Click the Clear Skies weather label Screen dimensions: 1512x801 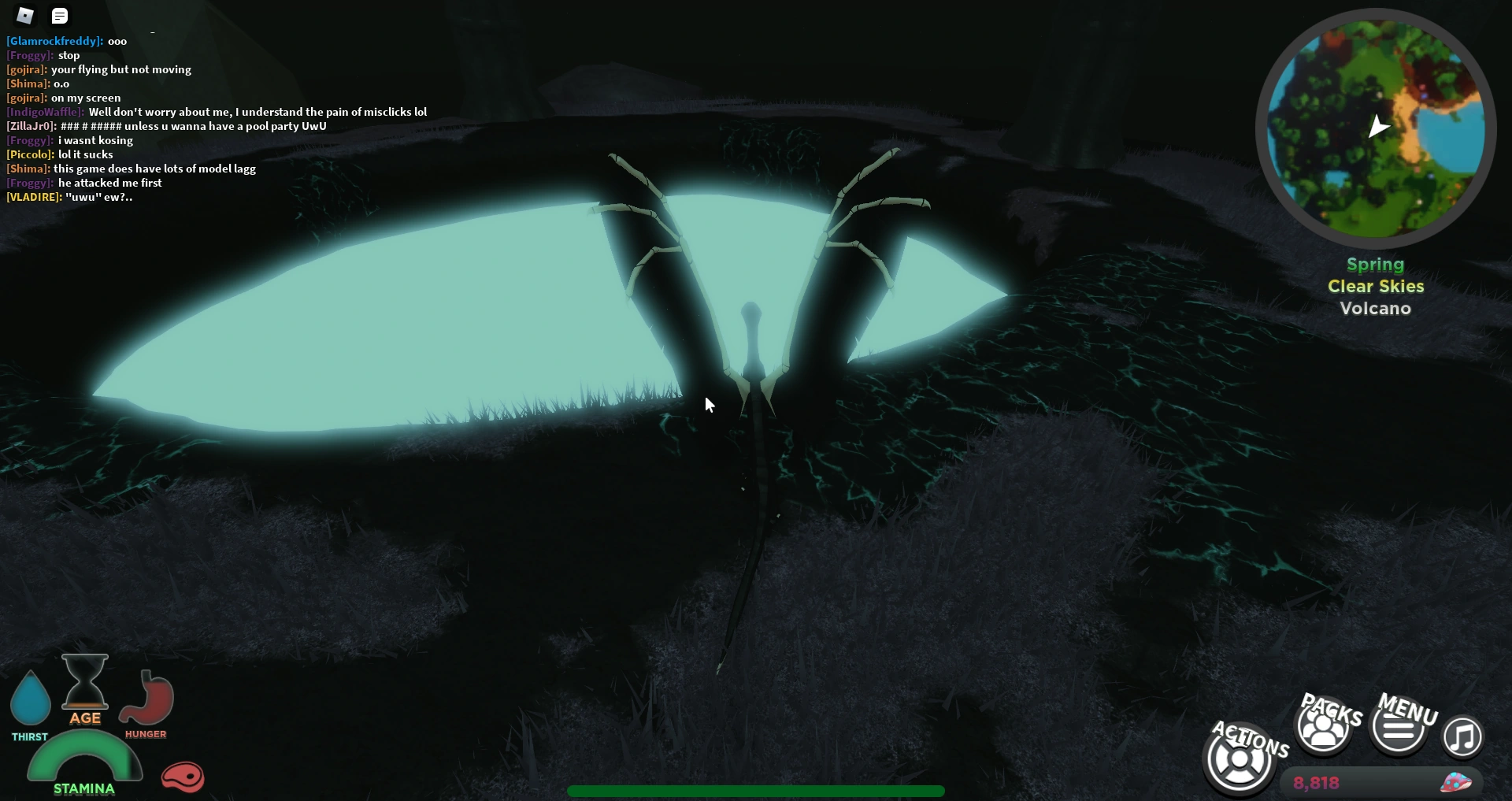coord(1375,286)
